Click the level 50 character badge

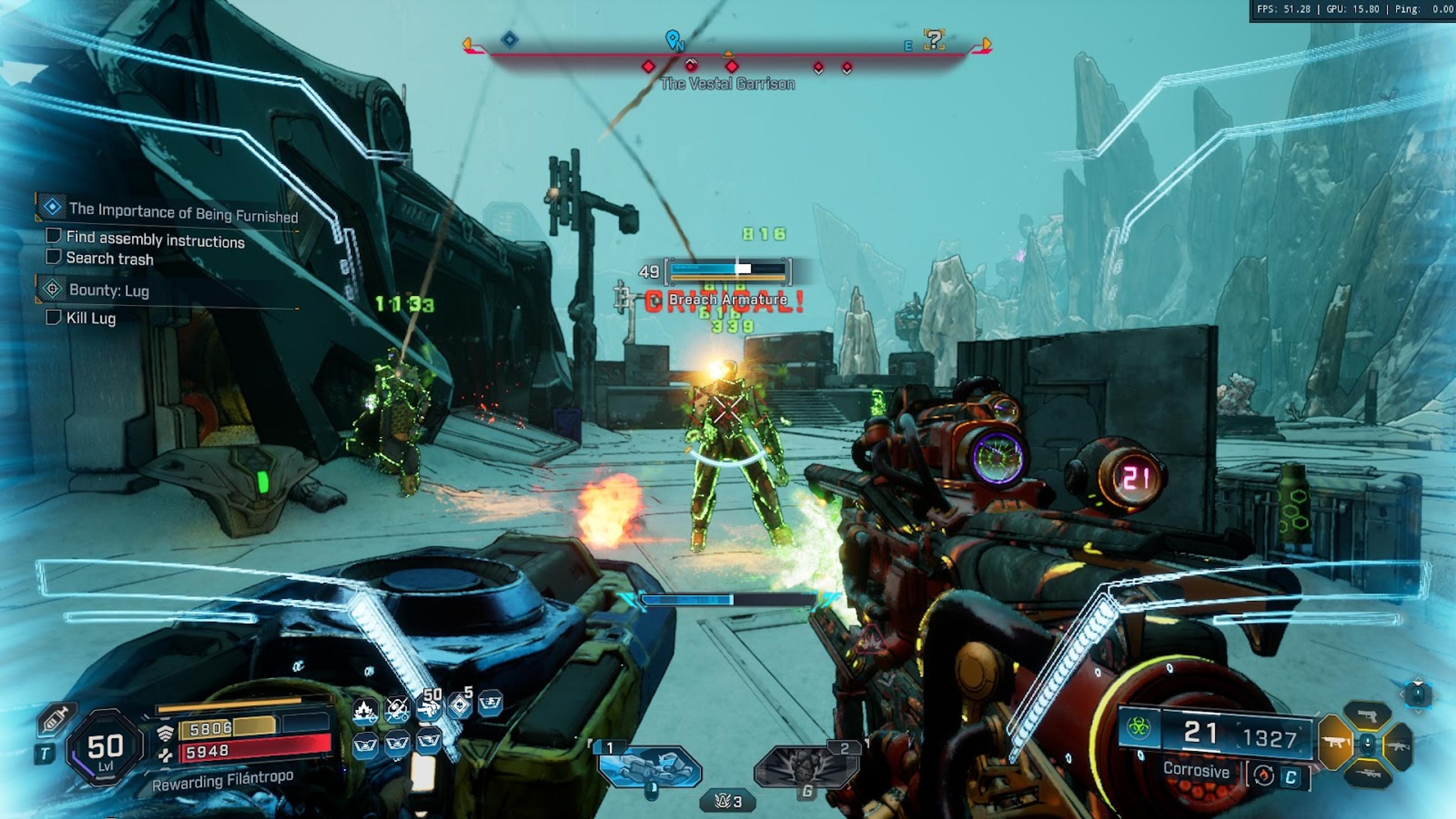coord(105,747)
